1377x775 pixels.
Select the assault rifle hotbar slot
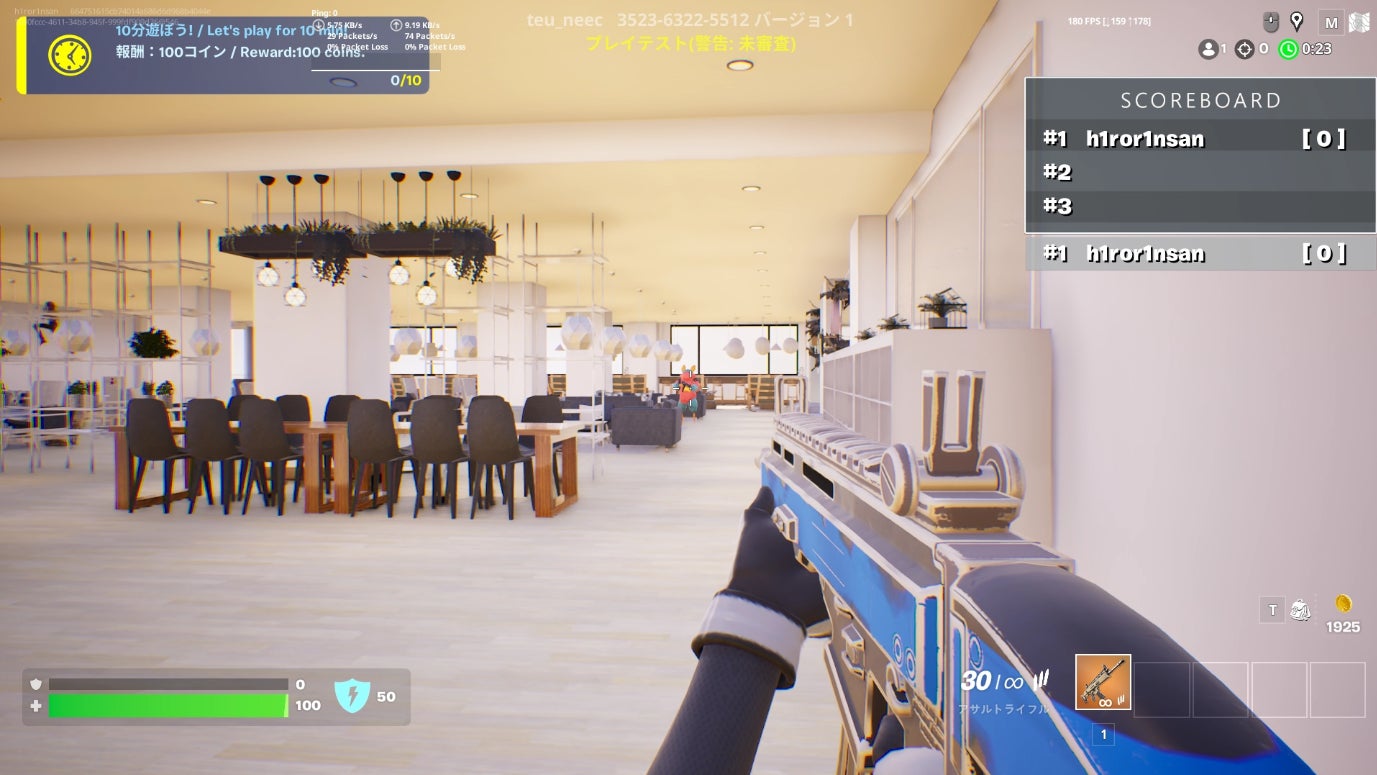coord(1103,682)
